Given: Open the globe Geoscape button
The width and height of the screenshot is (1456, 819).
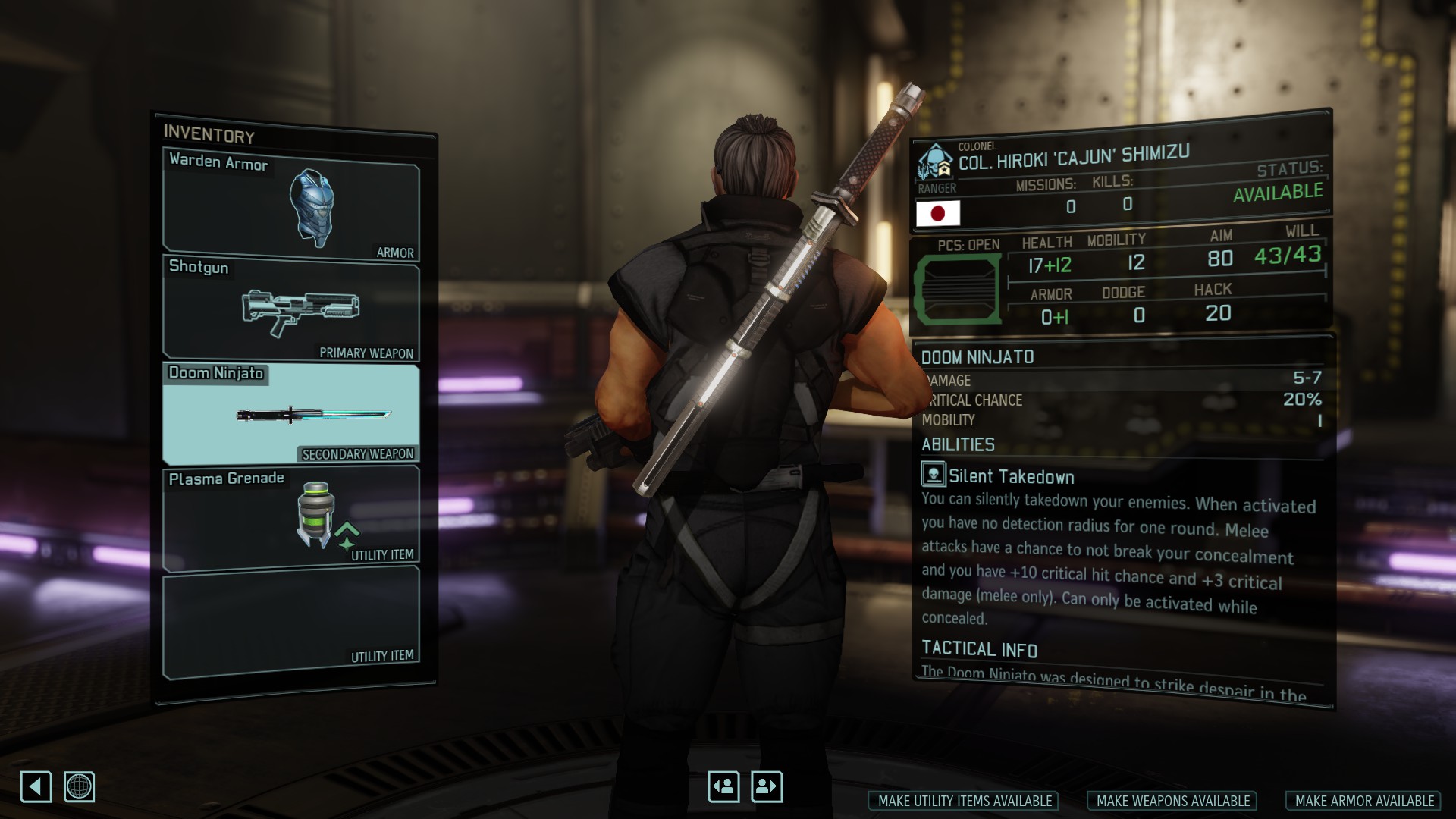Looking at the screenshot, I should pyautogui.click(x=80, y=786).
